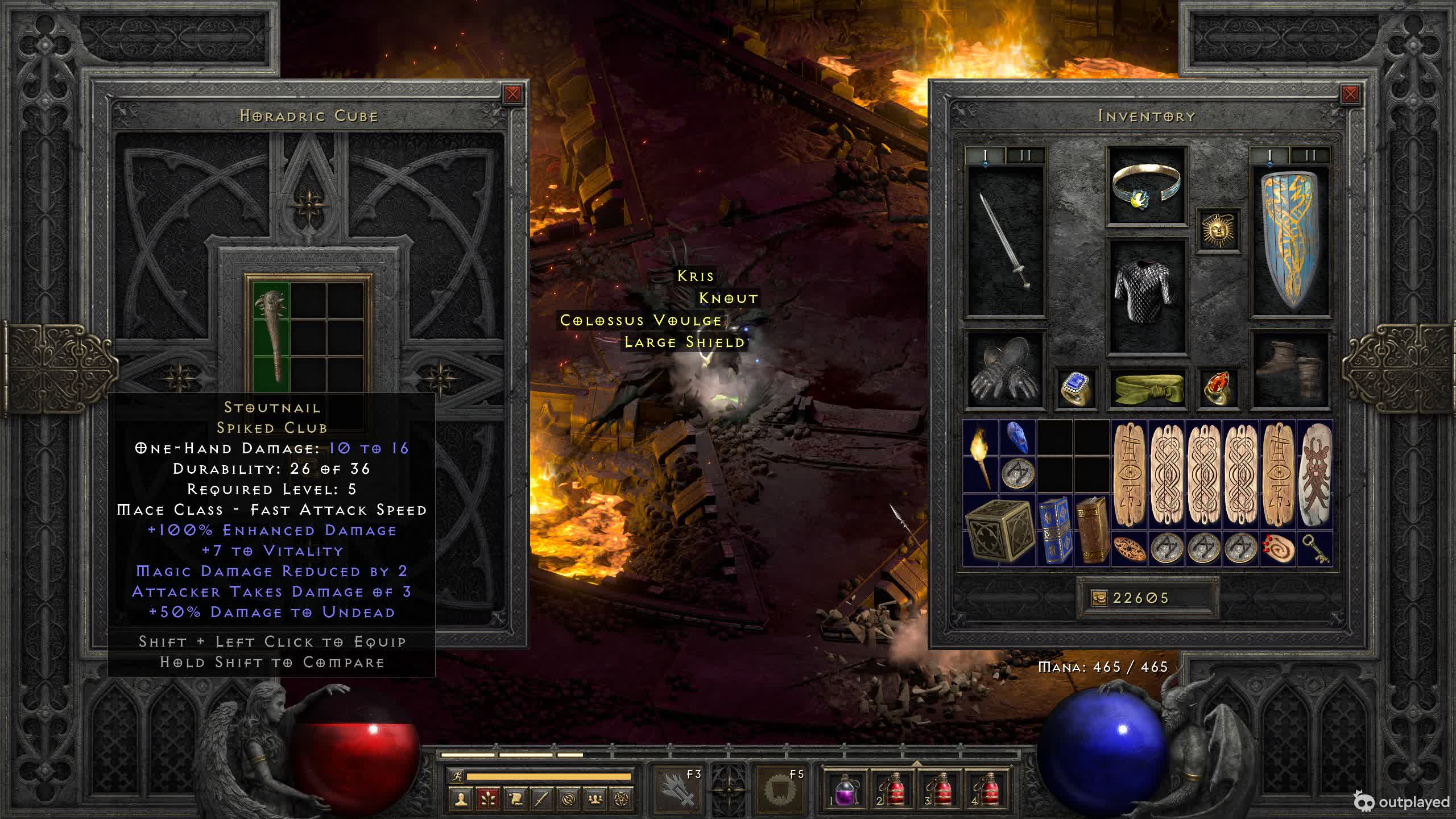Select the sun-face amulet slot

[x=1218, y=230]
